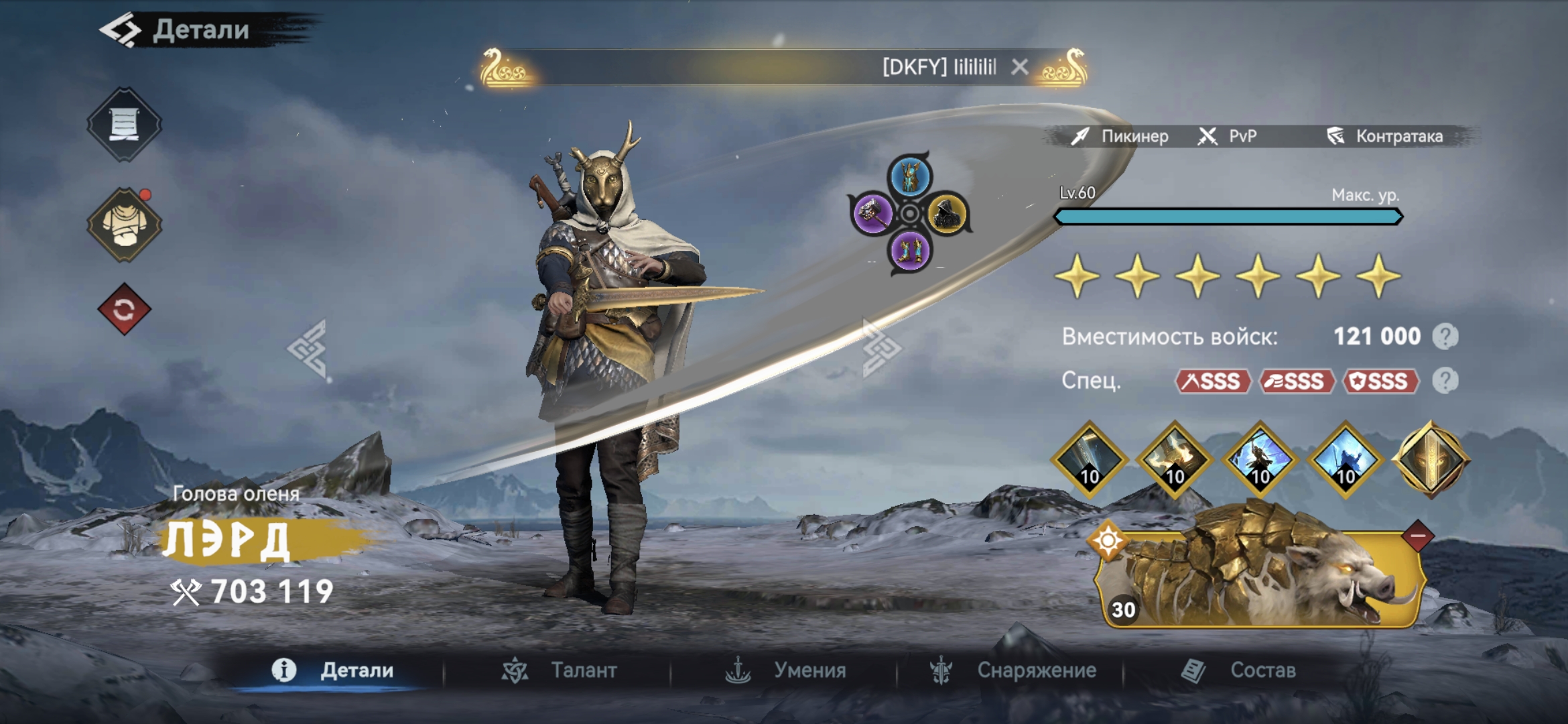Image resolution: width=1568 pixels, height=724 pixels.
Task: Select the helmet equipment slot
Action: click(909, 176)
